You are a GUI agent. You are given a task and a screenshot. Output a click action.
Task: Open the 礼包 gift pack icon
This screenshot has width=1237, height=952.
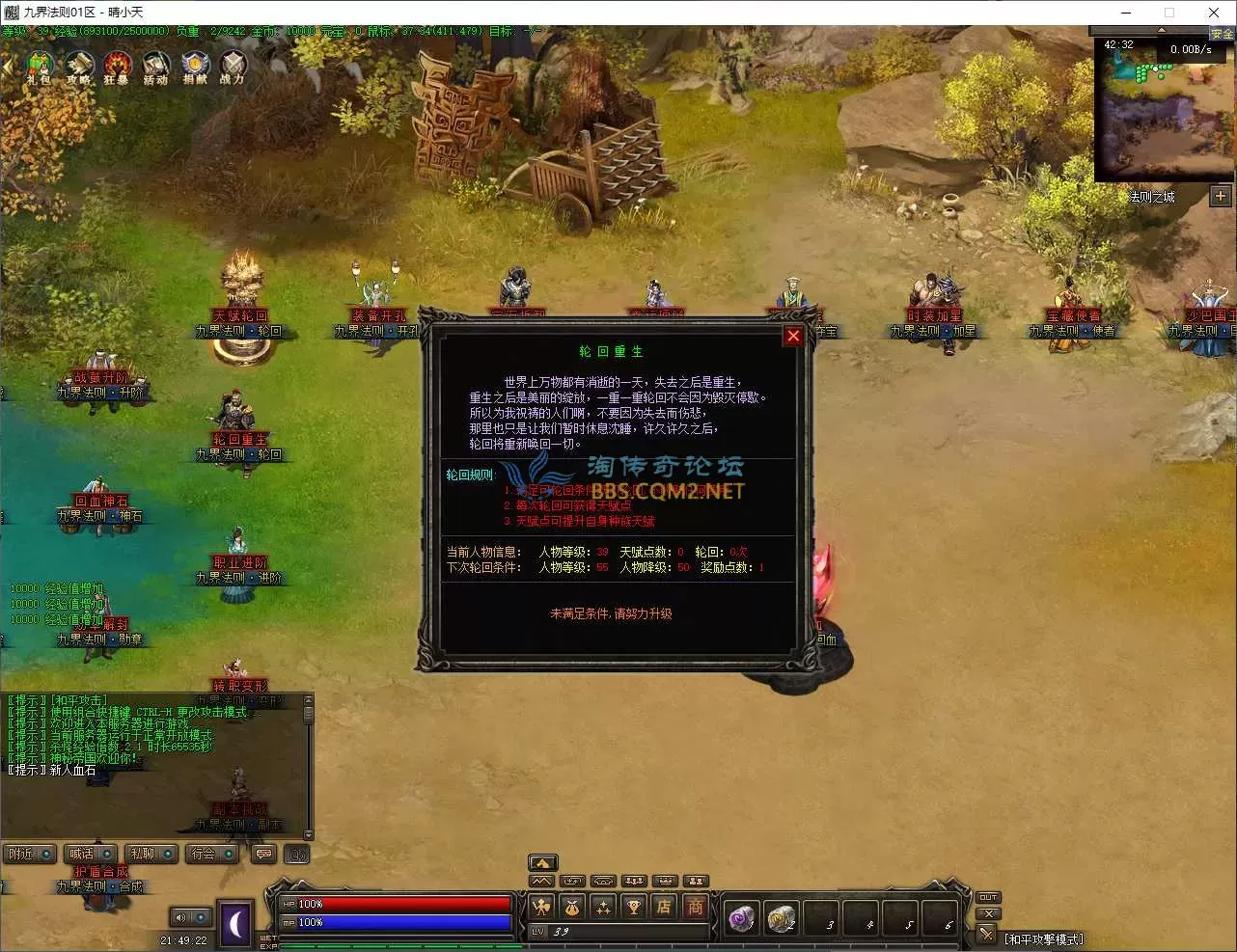(x=39, y=68)
